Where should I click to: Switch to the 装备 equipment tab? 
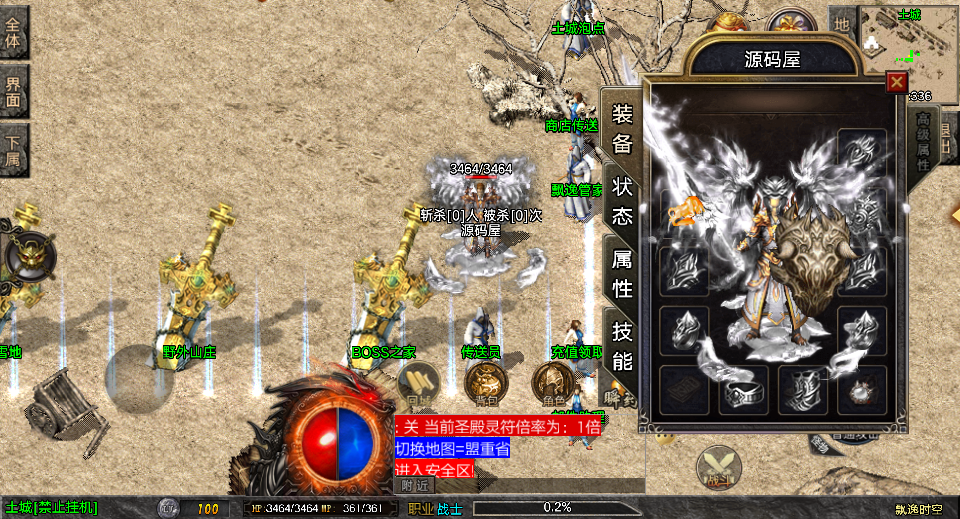point(622,130)
